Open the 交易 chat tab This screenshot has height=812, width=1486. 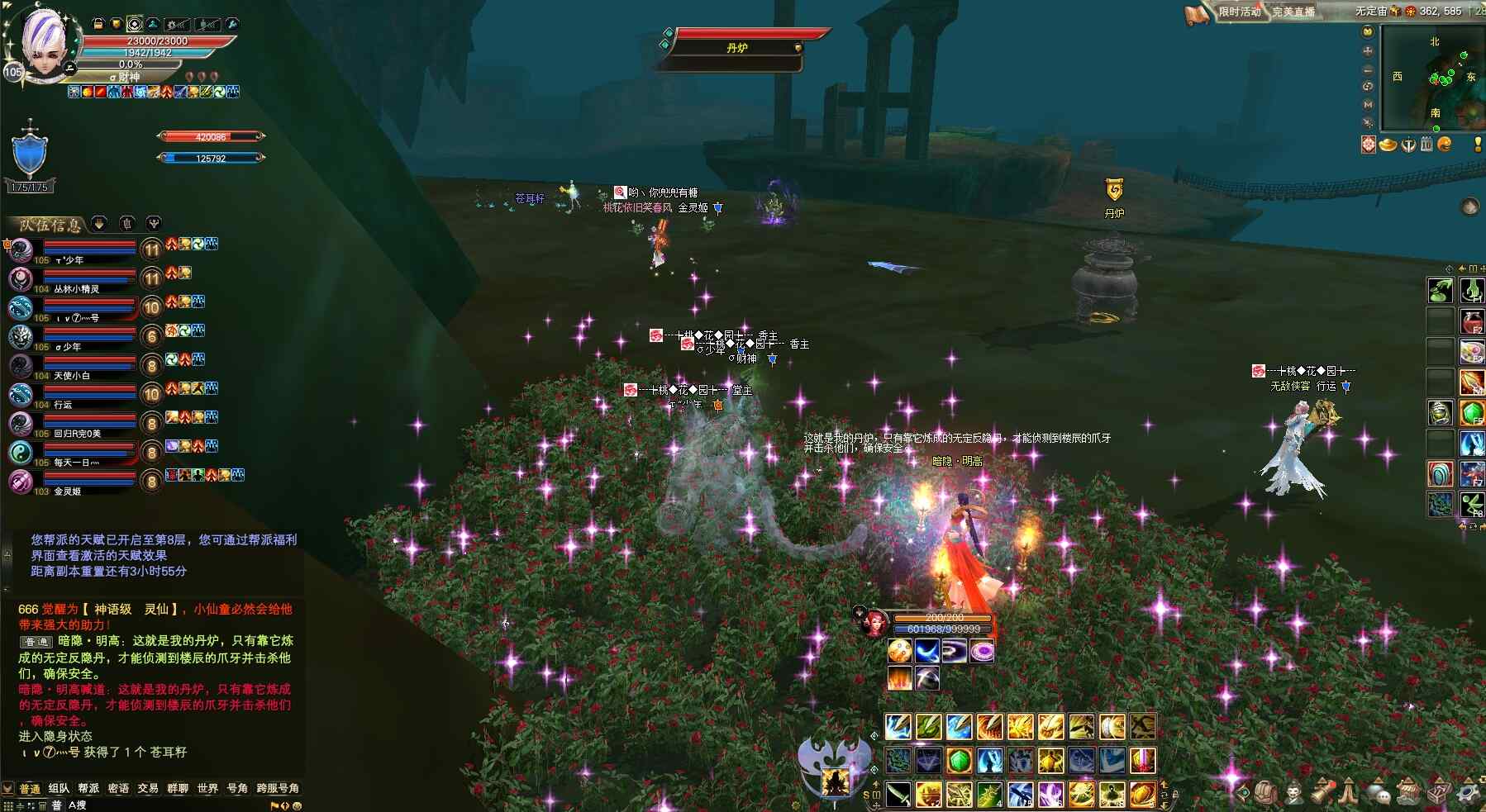[148, 788]
